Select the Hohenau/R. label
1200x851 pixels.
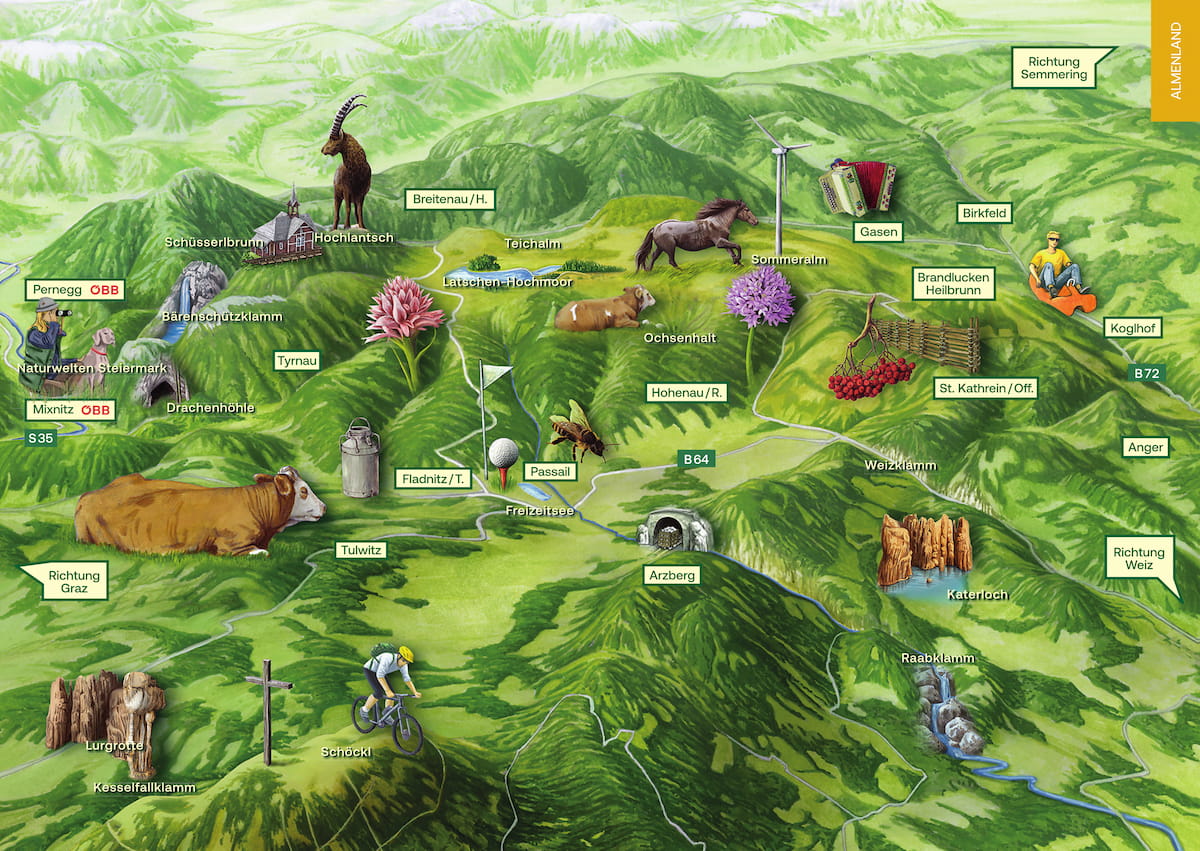687,393
